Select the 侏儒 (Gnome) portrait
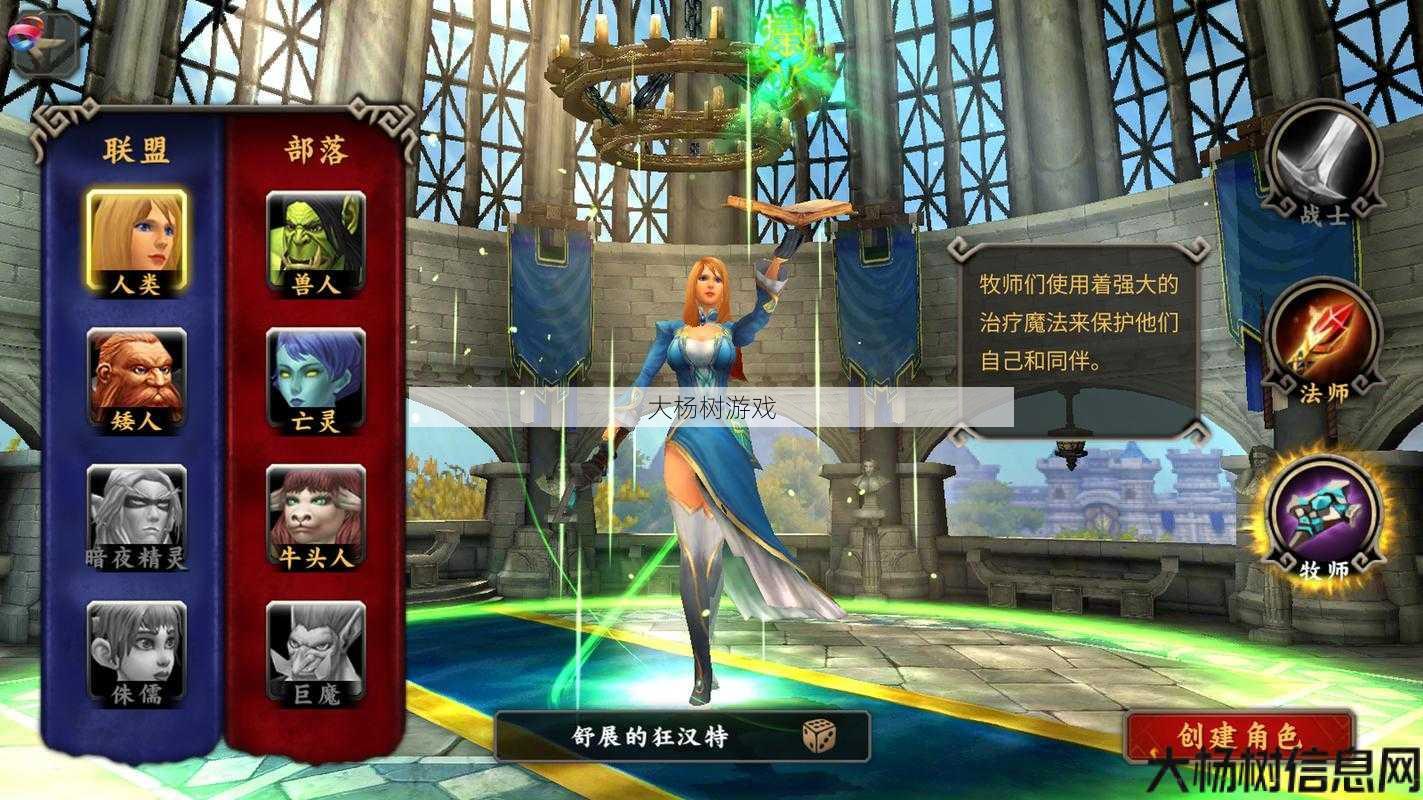 135,650
